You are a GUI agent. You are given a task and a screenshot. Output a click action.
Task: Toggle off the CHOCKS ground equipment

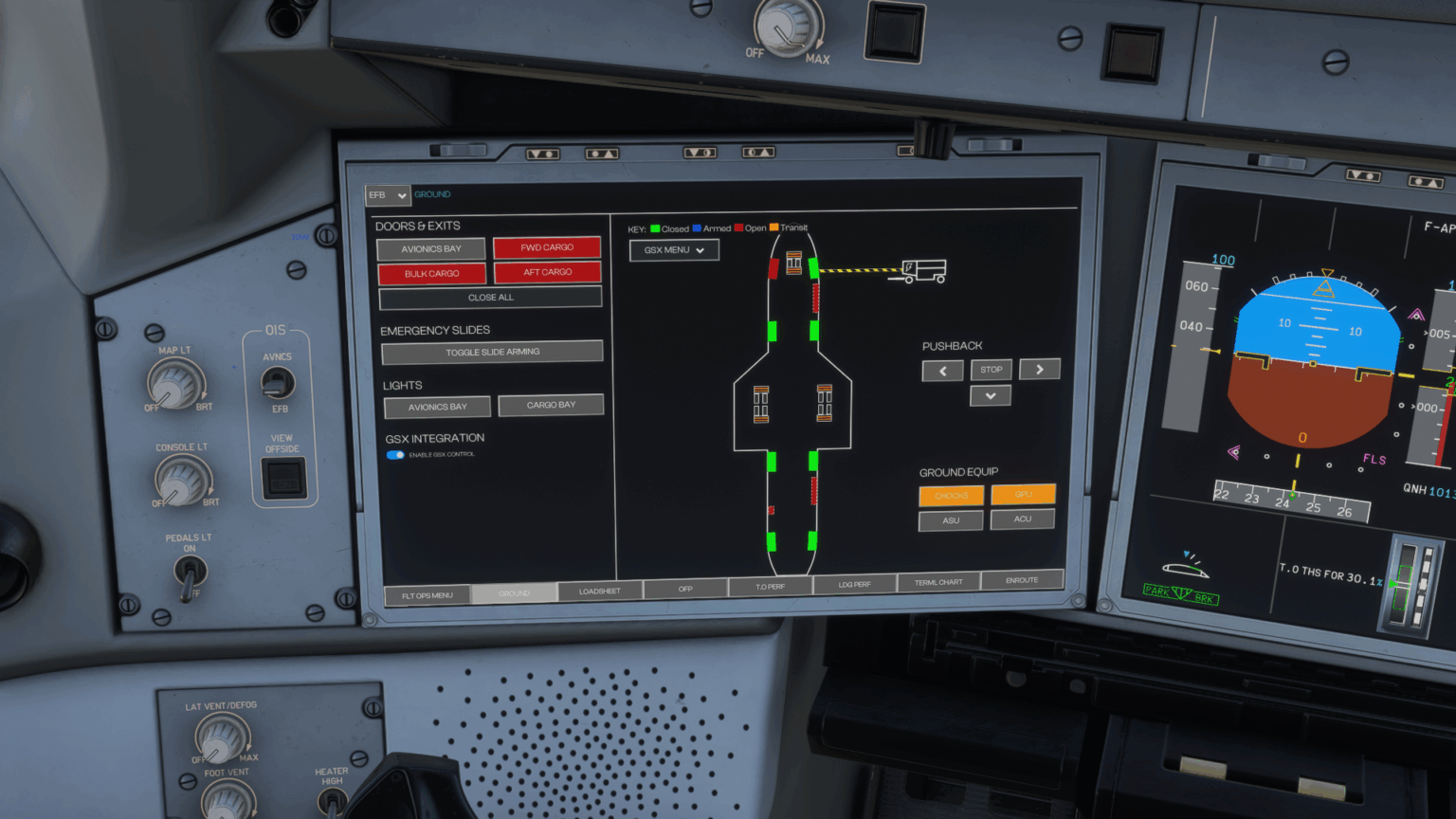coord(951,496)
